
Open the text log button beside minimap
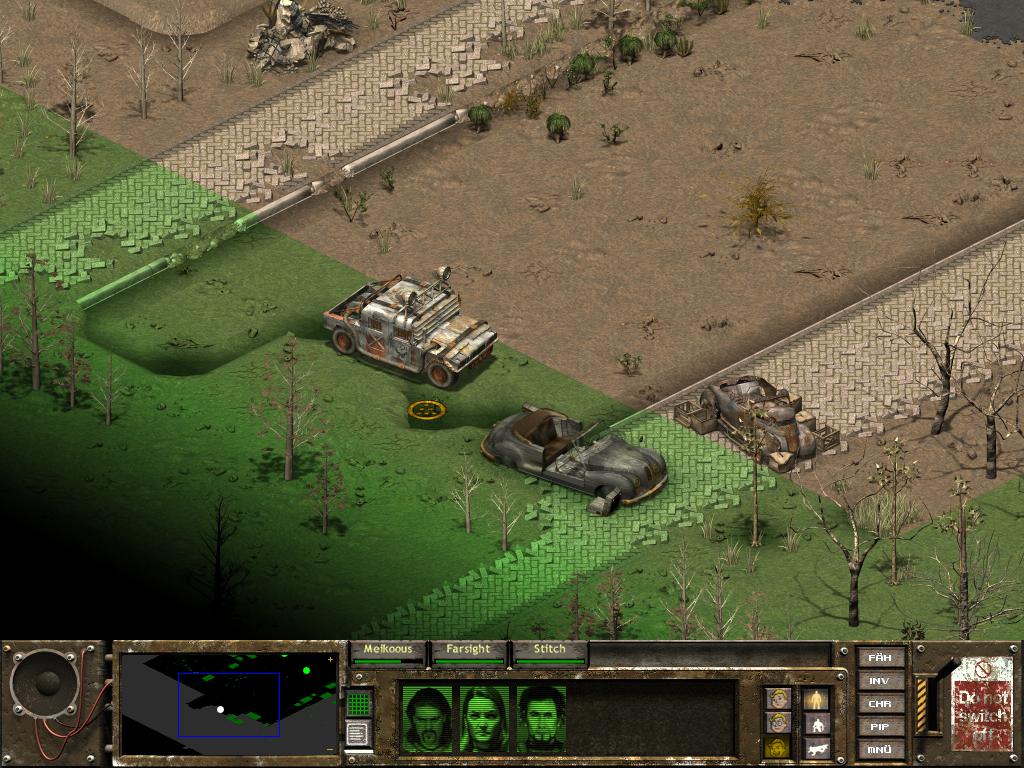359,734
